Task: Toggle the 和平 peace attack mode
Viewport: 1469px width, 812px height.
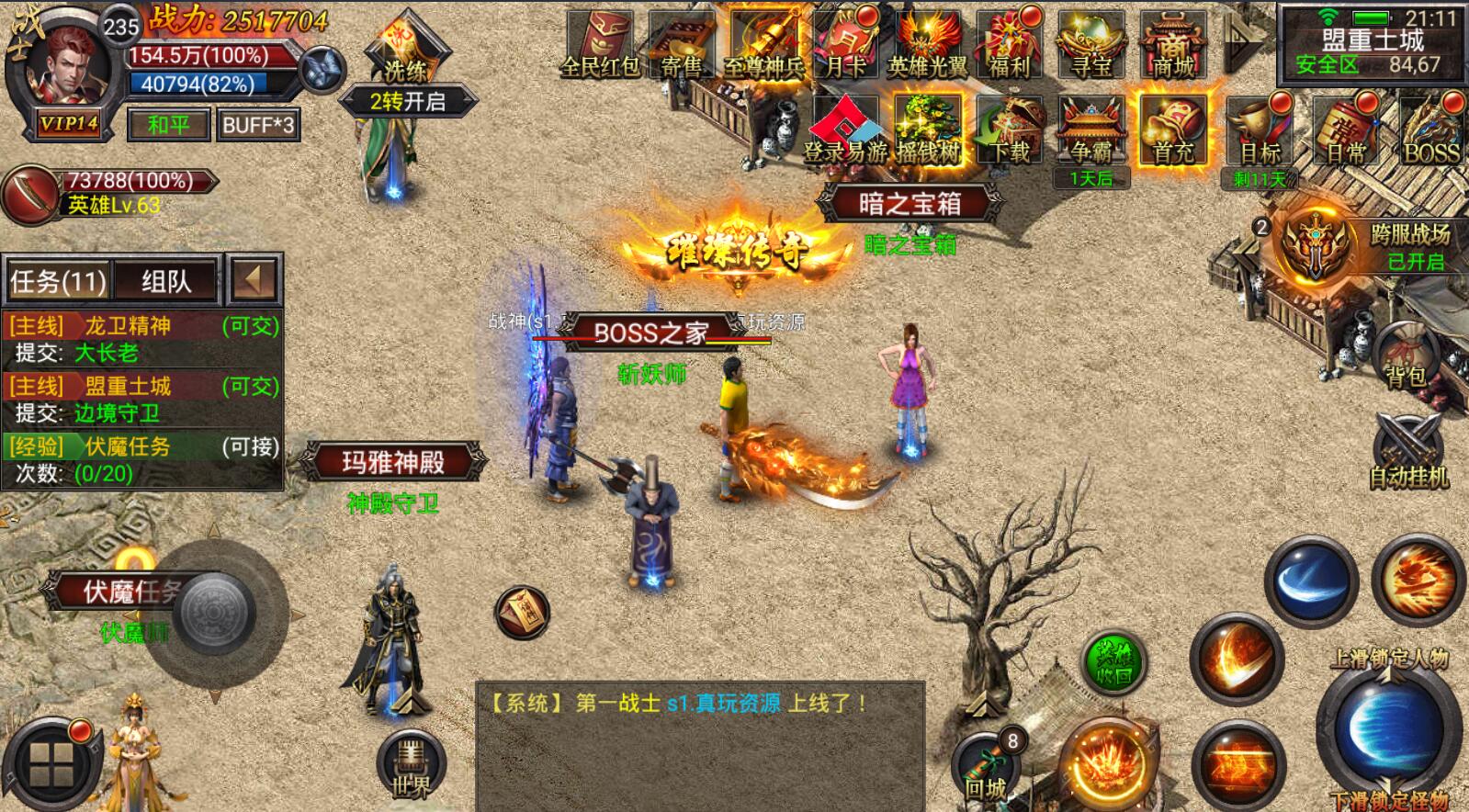Action: (x=168, y=124)
